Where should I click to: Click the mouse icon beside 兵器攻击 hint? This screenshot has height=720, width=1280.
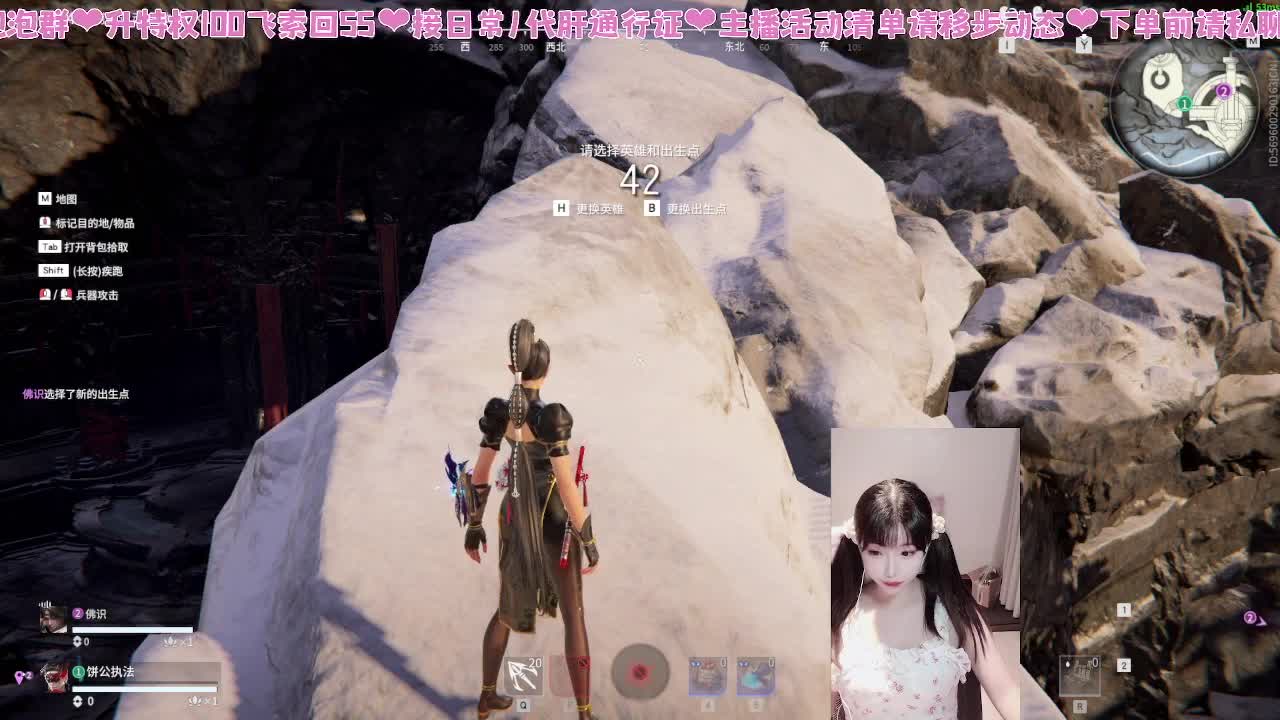(x=45, y=296)
